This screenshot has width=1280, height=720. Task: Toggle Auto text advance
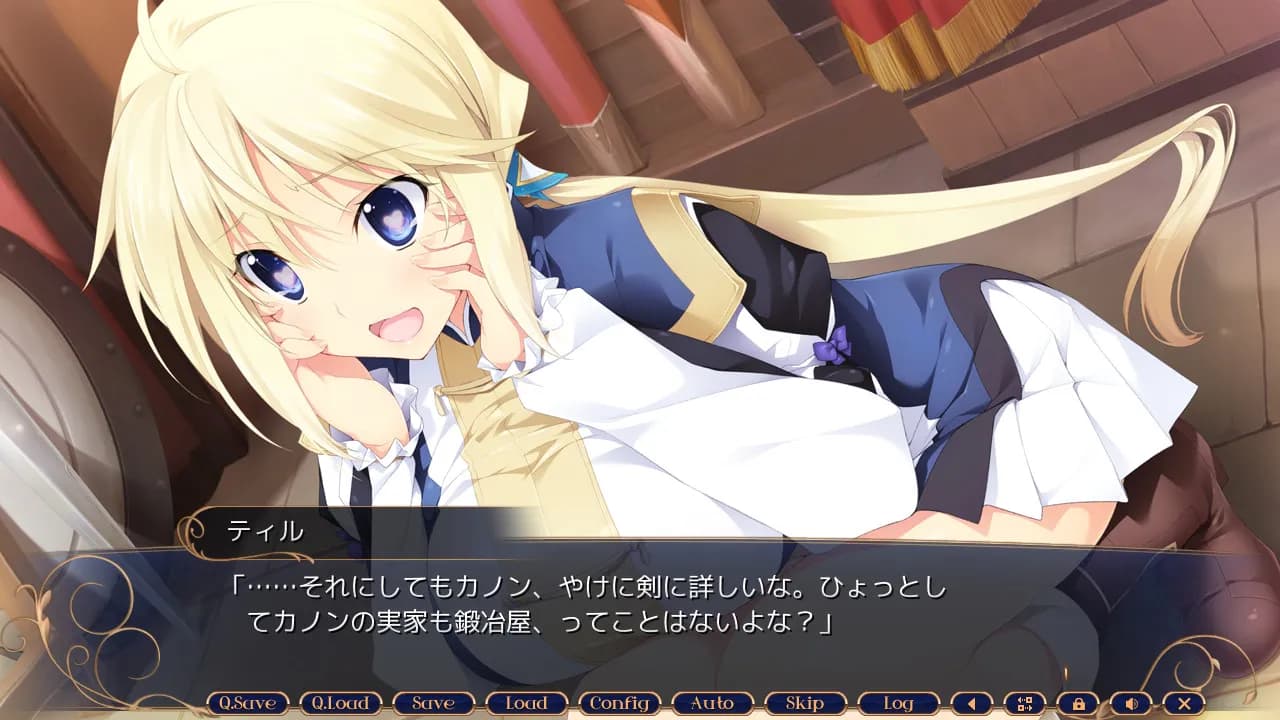(712, 703)
